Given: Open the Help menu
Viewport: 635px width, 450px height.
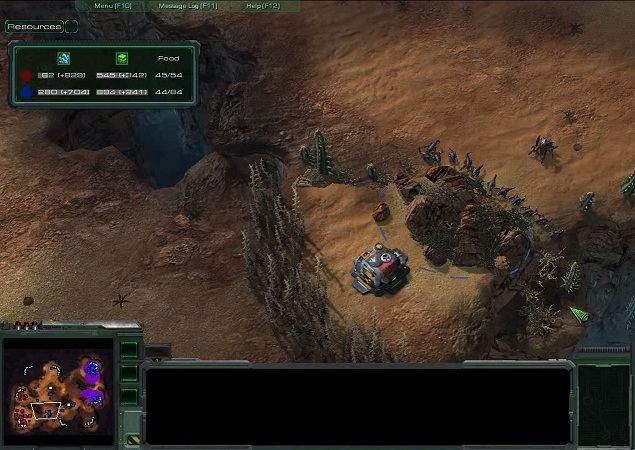Looking at the screenshot, I should click(261, 6).
